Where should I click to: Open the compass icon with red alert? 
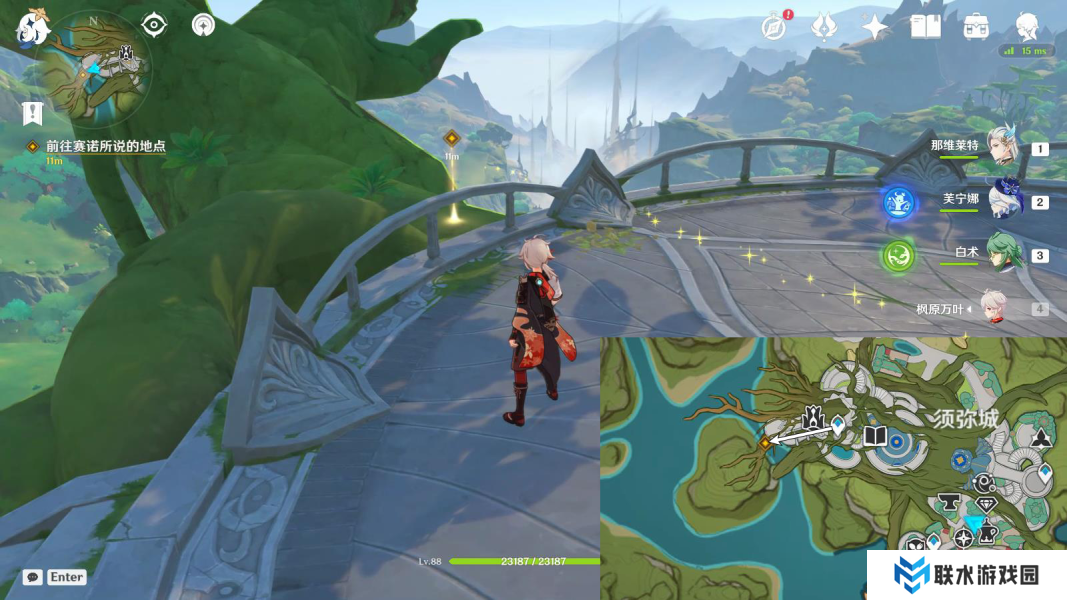[772, 27]
